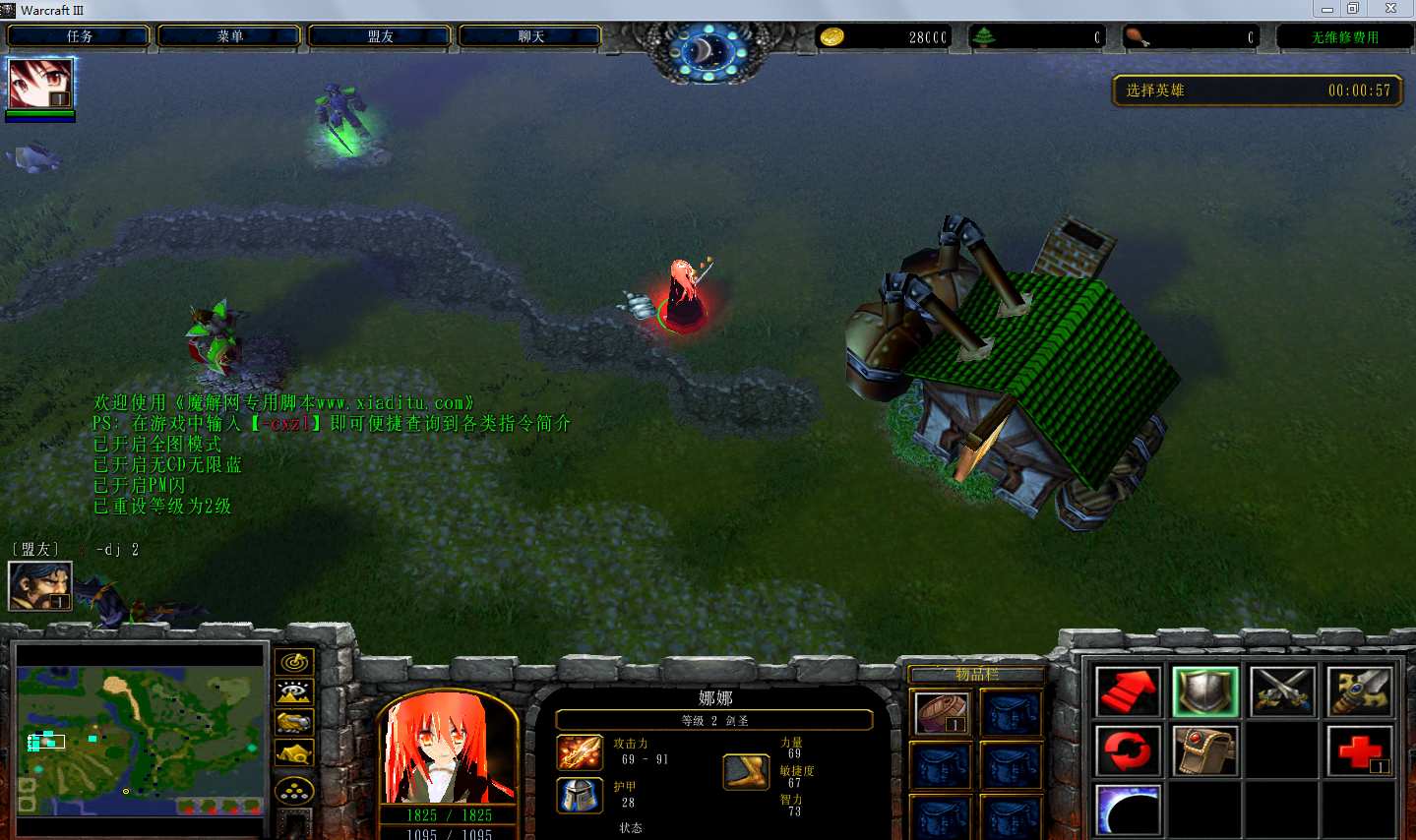The height and width of the screenshot is (840, 1416).
Task: Select the crossed swords Hold Position command
Action: pyautogui.click(x=1282, y=691)
